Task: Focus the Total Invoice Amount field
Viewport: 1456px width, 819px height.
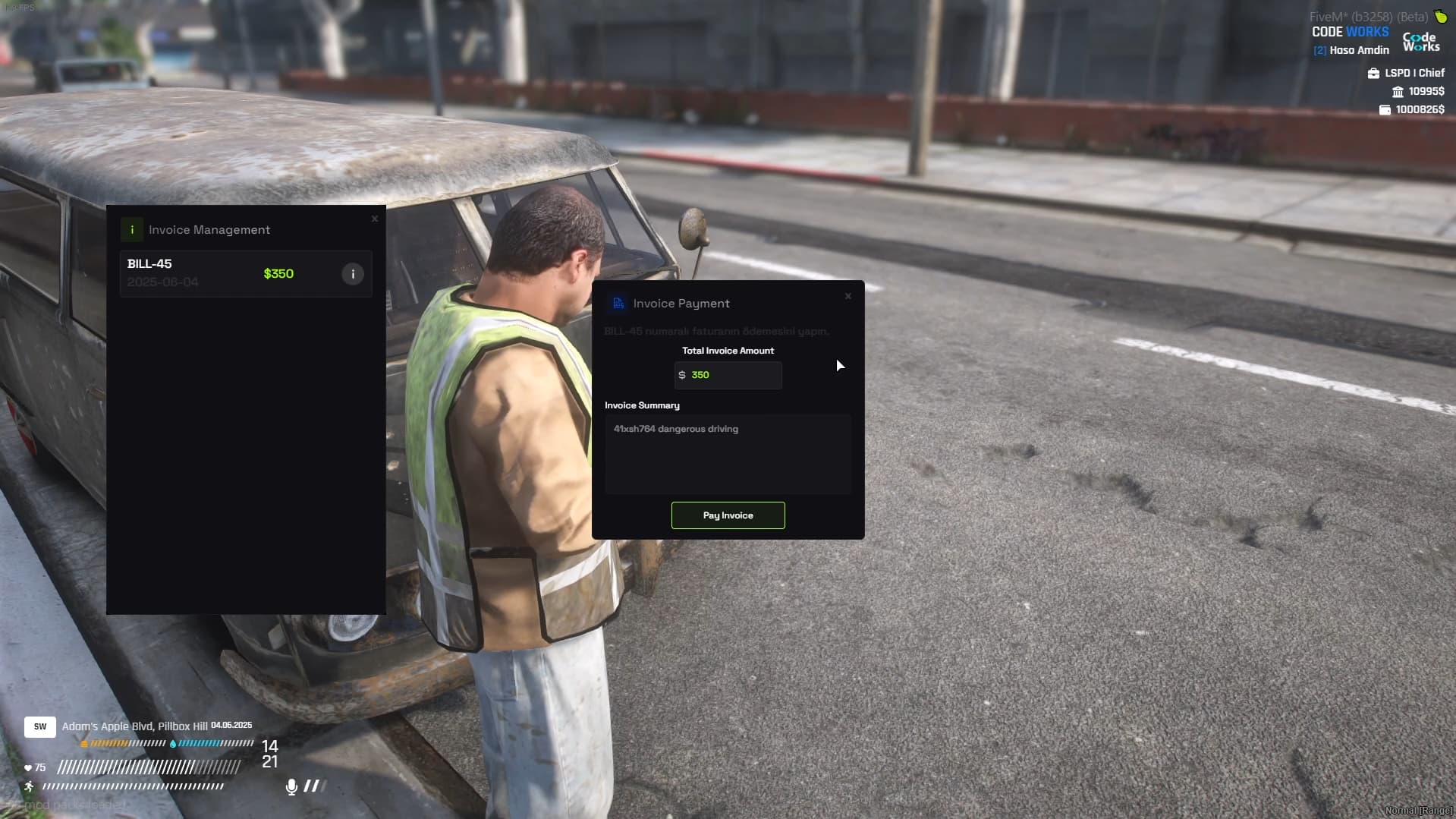Action: pos(728,375)
